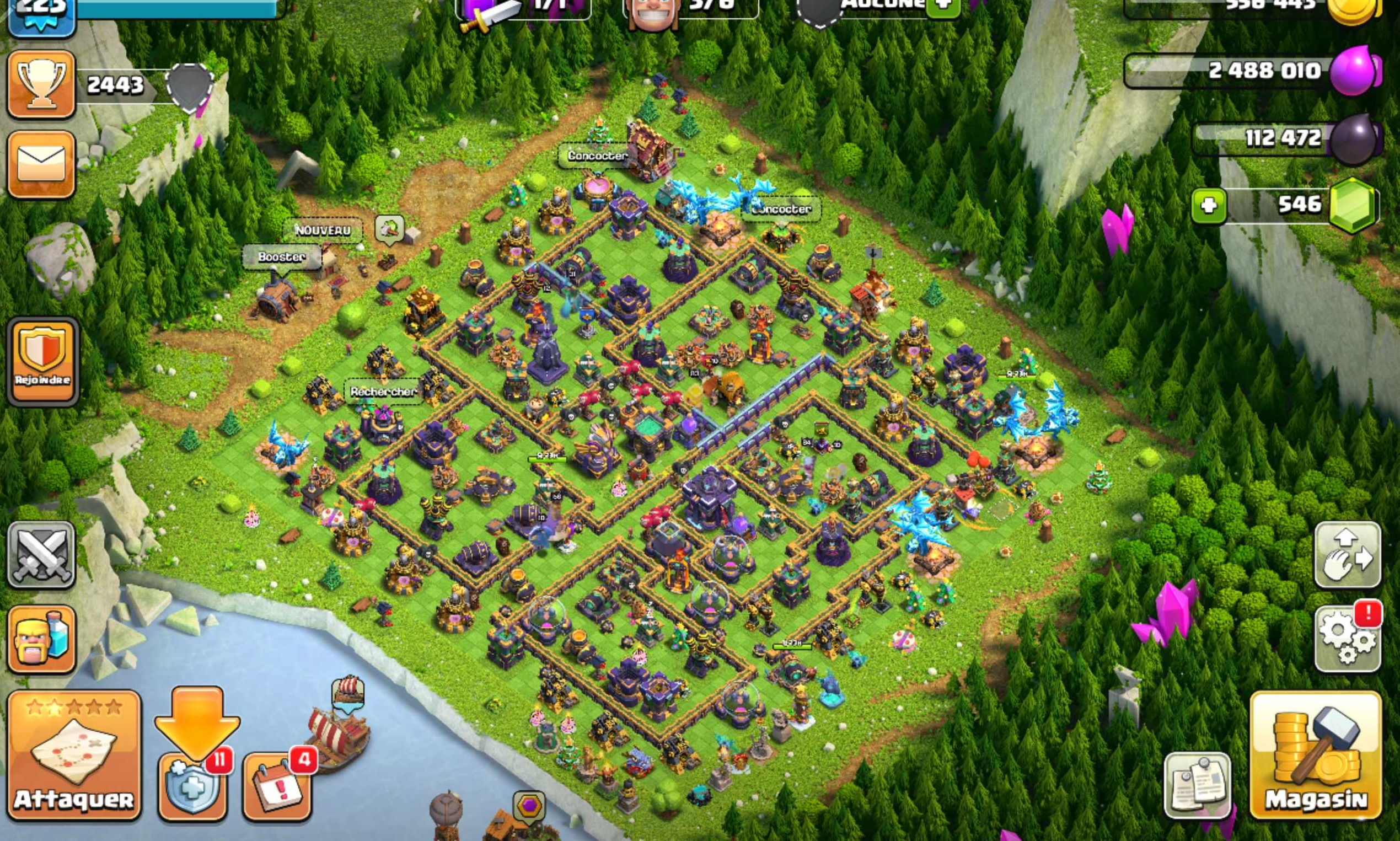Open the crossed swords battle log

click(x=41, y=554)
